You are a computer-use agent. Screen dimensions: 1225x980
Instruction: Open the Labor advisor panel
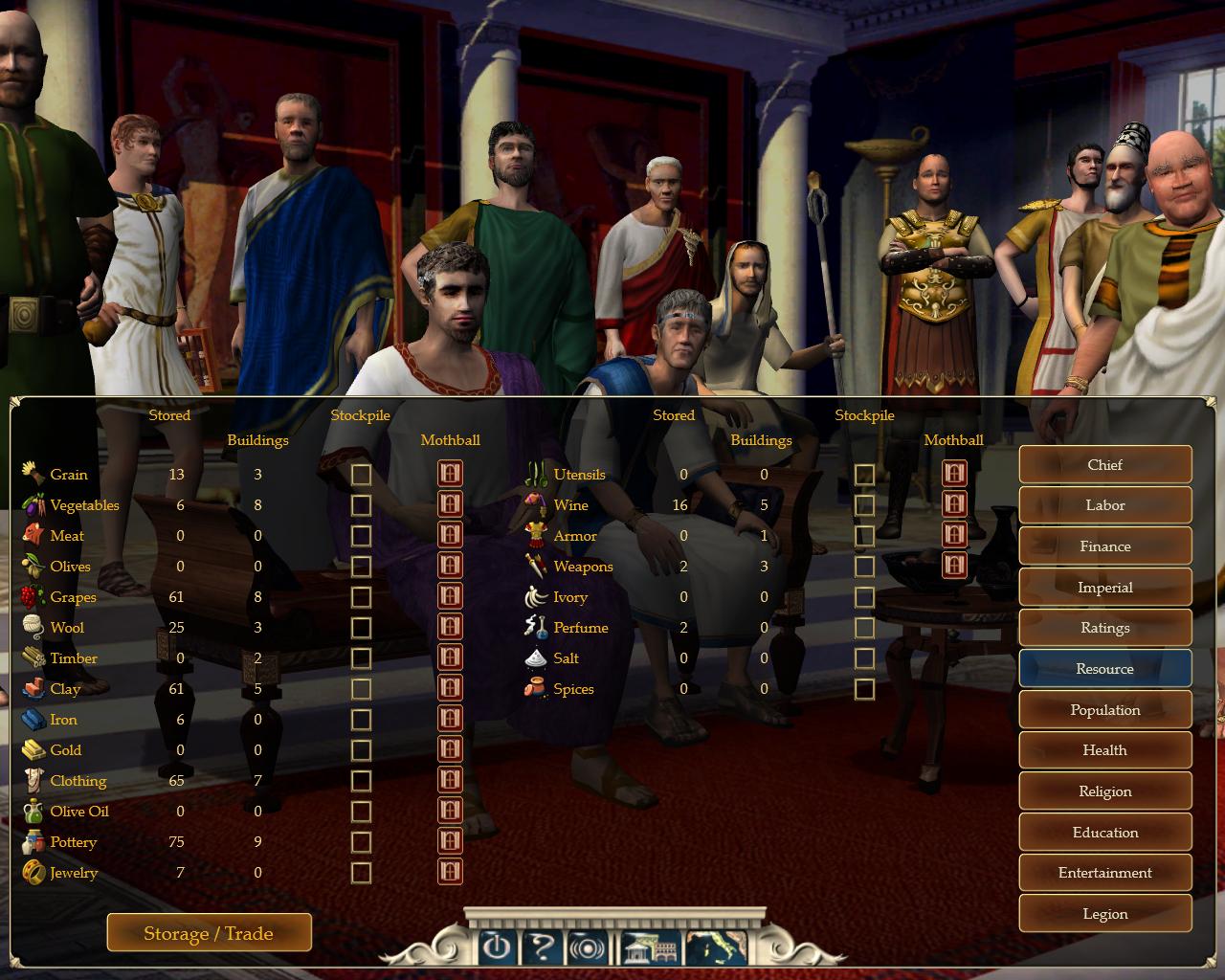pos(1104,505)
